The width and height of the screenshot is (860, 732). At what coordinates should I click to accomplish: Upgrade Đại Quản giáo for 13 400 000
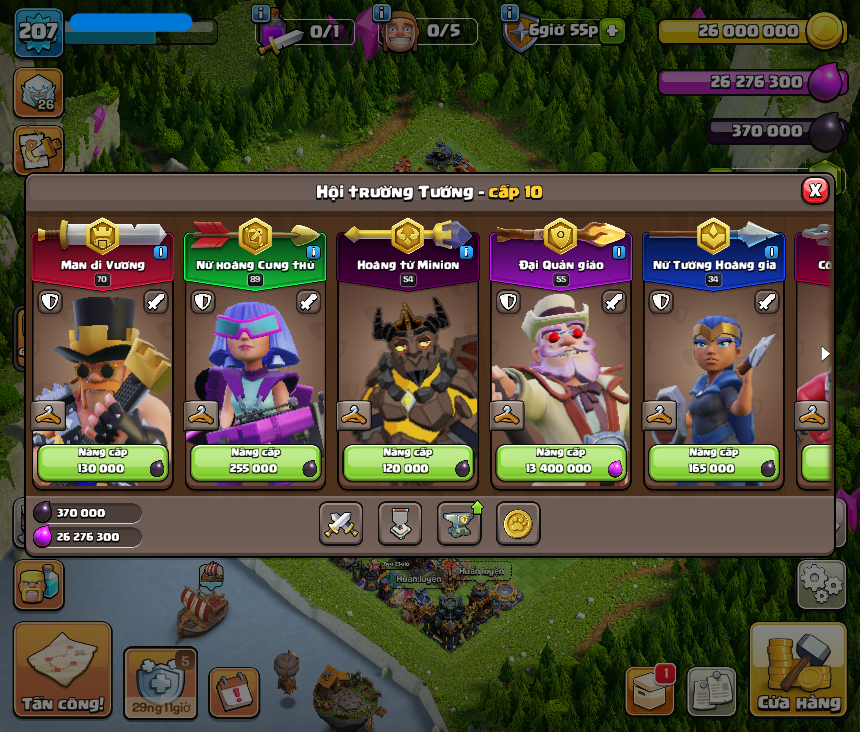click(x=562, y=462)
